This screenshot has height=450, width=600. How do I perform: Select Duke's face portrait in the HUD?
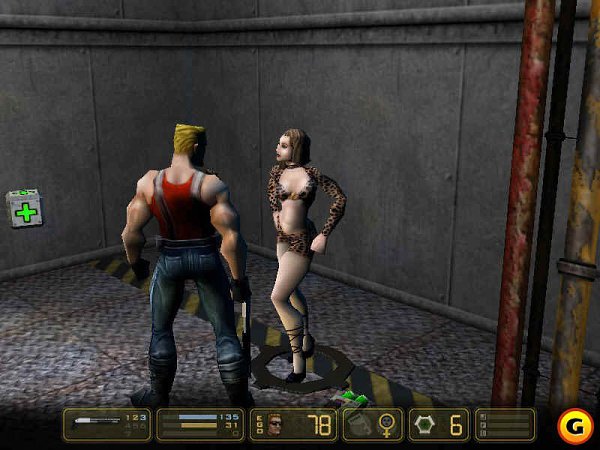click(275, 425)
